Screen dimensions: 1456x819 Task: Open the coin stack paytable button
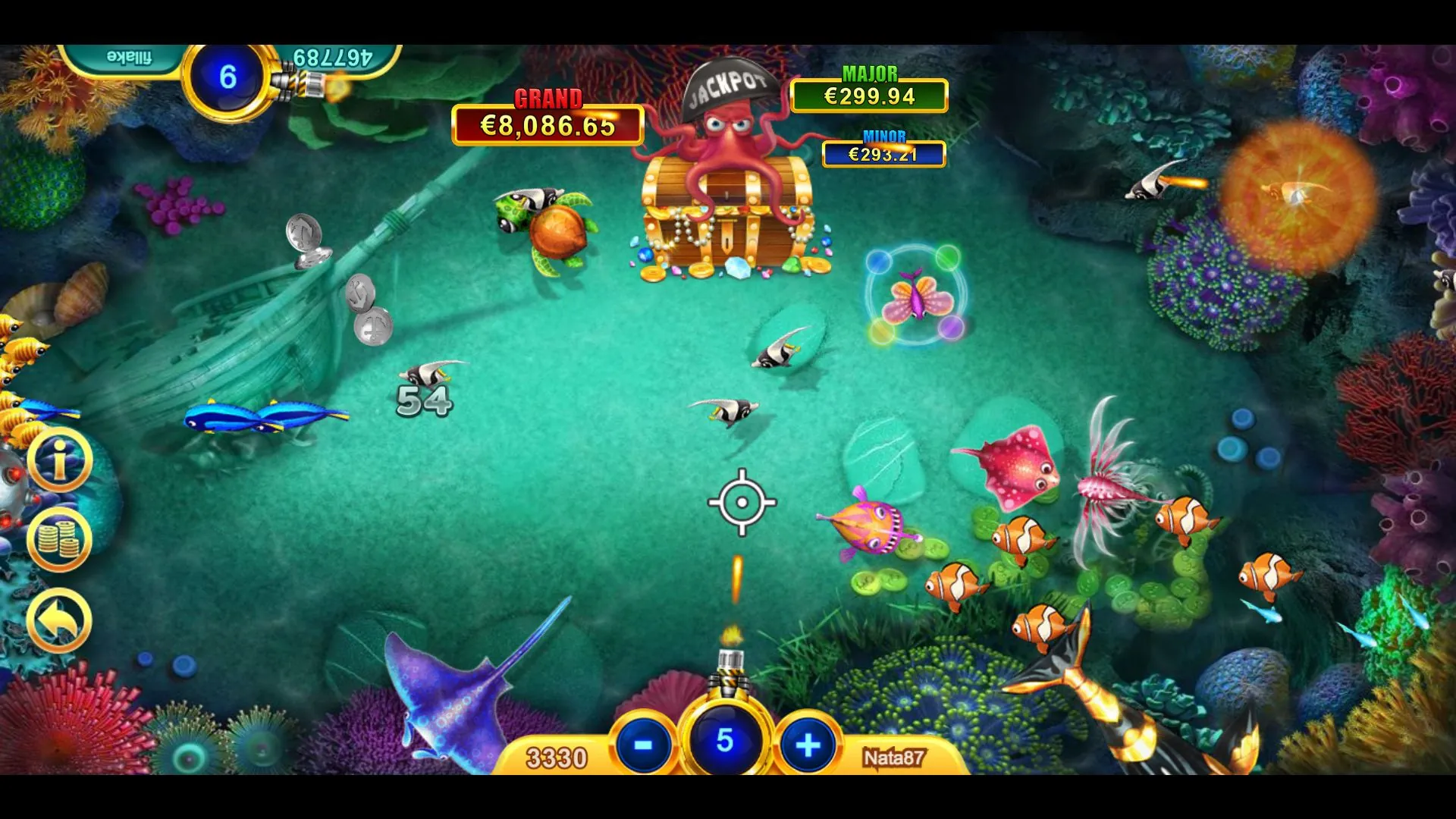60,539
